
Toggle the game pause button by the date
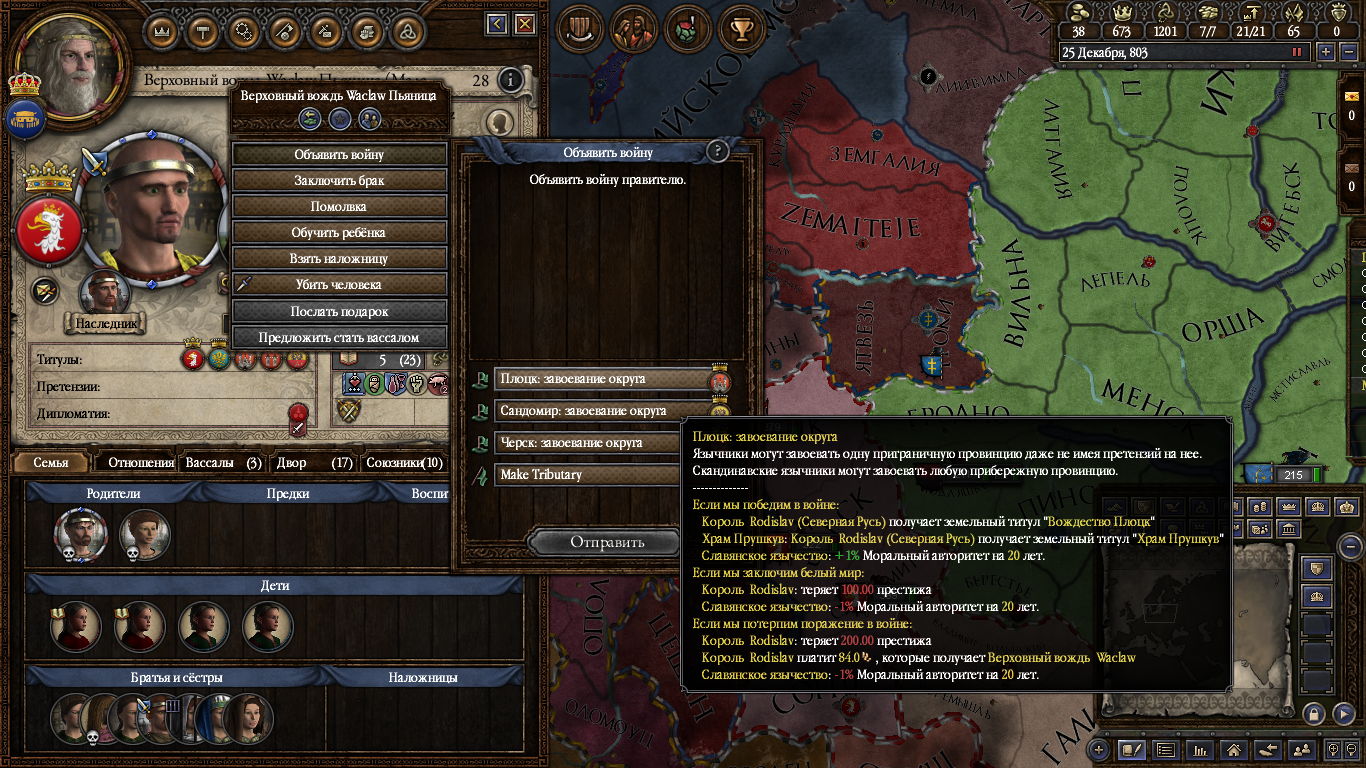pyautogui.click(x=1299, y=52)
